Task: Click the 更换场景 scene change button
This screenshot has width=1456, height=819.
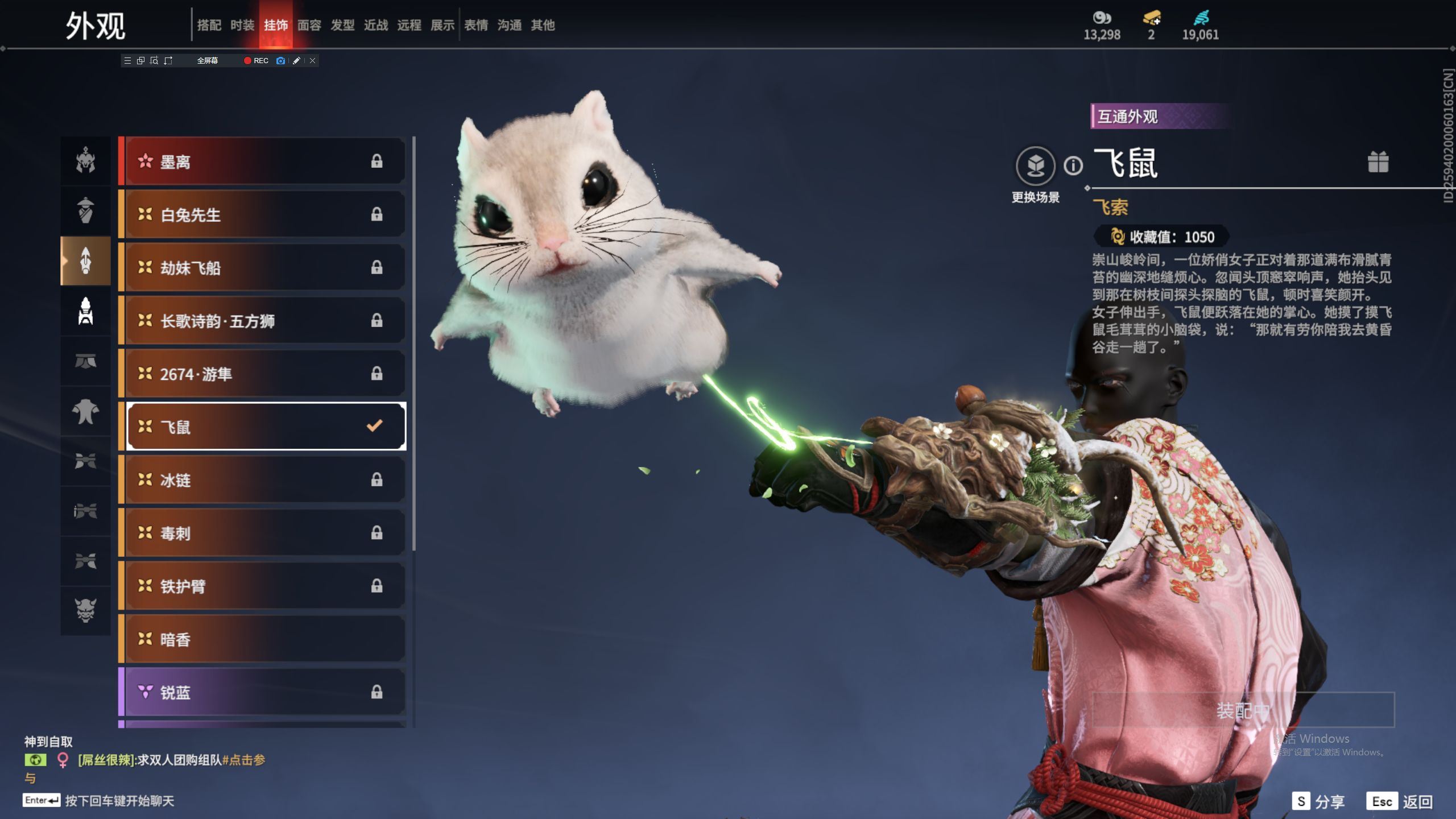Action: 1035,167
